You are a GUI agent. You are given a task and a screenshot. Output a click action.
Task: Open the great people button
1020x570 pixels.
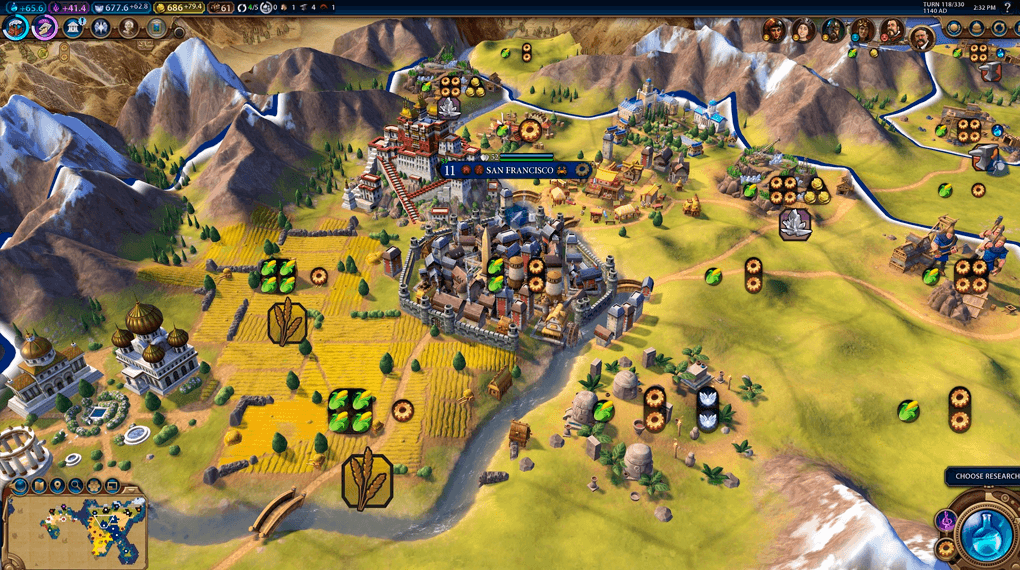coord(129,27)
